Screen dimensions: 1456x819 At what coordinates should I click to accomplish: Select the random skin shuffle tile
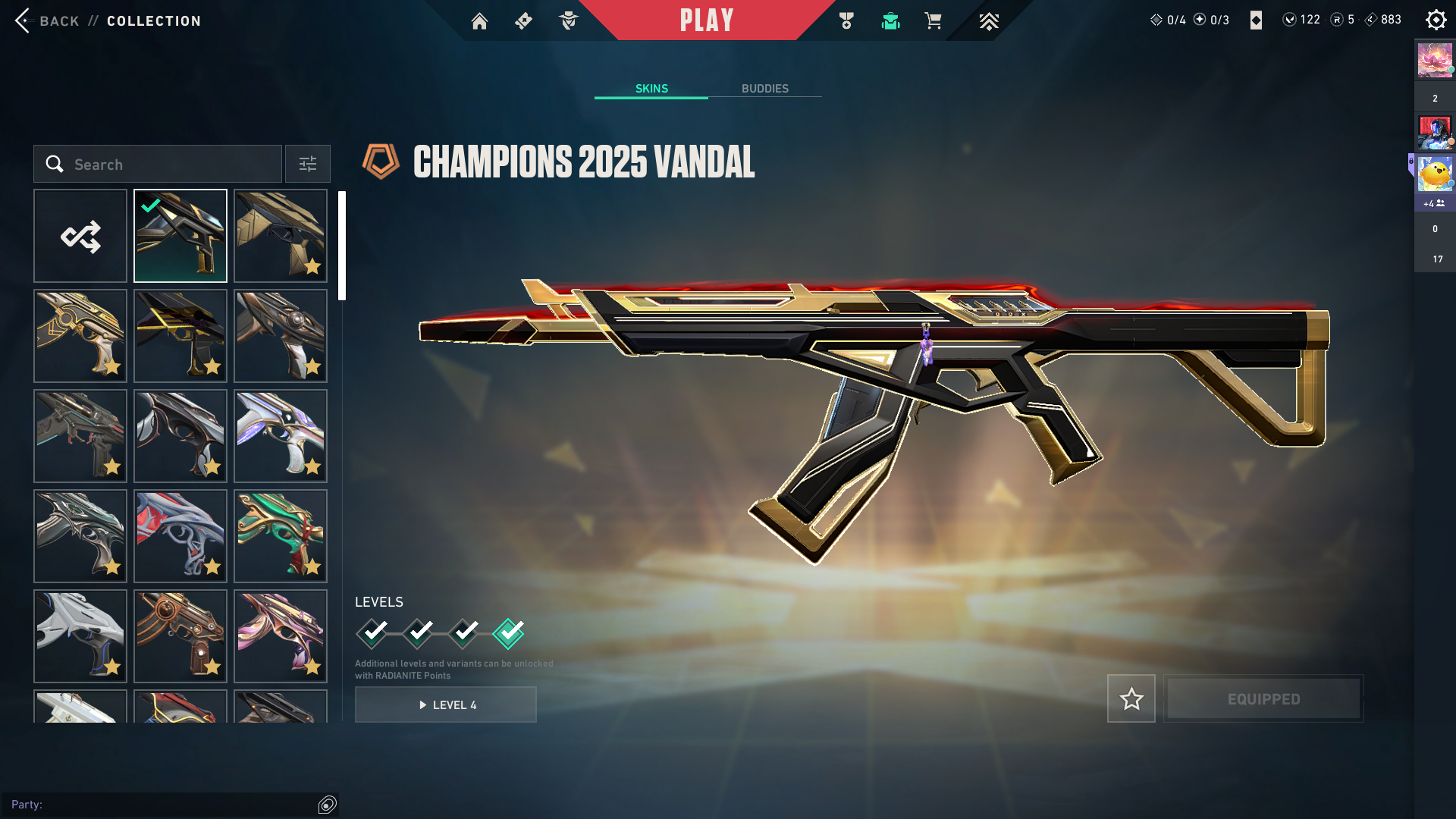[x=80, y=237]
